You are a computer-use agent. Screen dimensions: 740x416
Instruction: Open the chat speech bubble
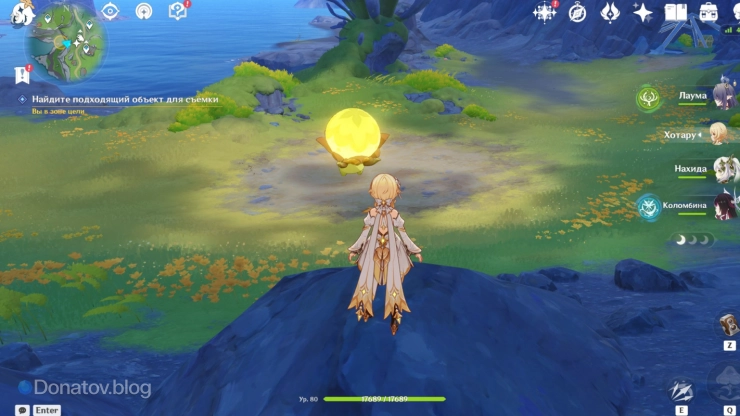[x=22, y=410]
